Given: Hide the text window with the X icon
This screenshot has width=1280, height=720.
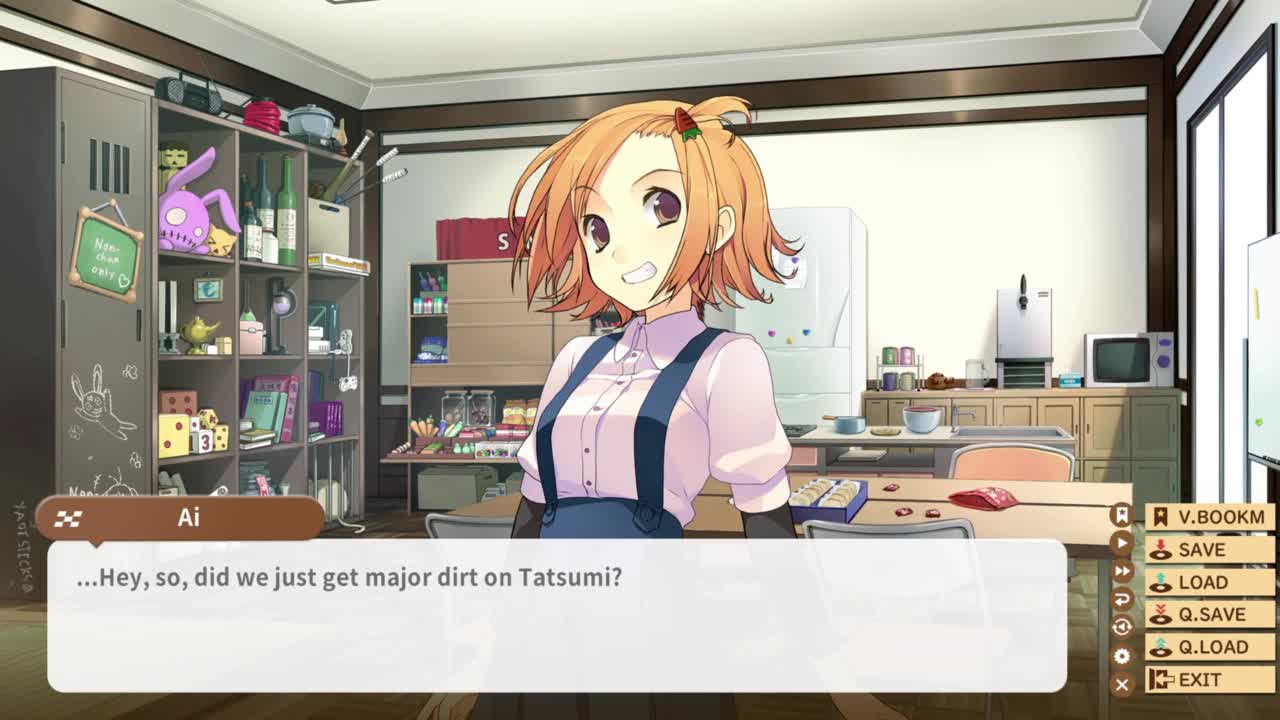Looking at the screenshot, I should click(1122, 684).
